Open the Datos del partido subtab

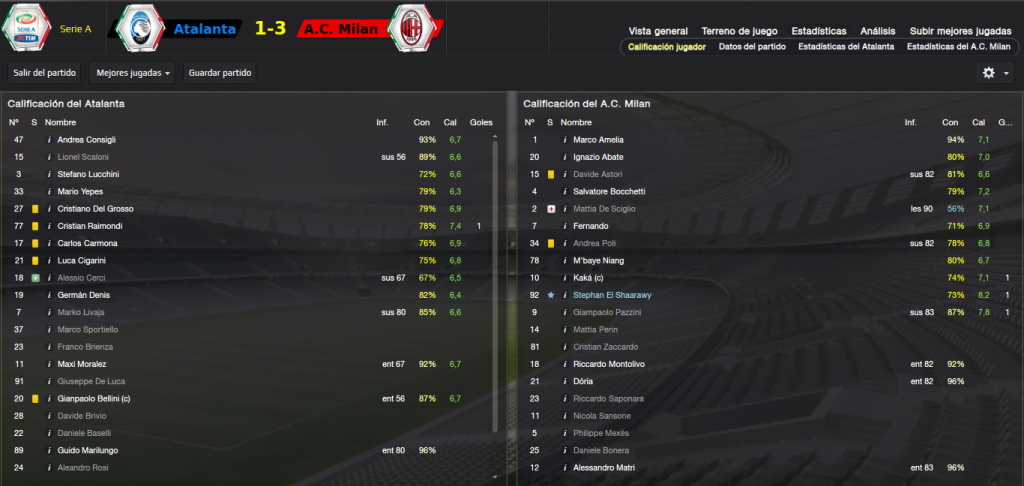(752, 46)
